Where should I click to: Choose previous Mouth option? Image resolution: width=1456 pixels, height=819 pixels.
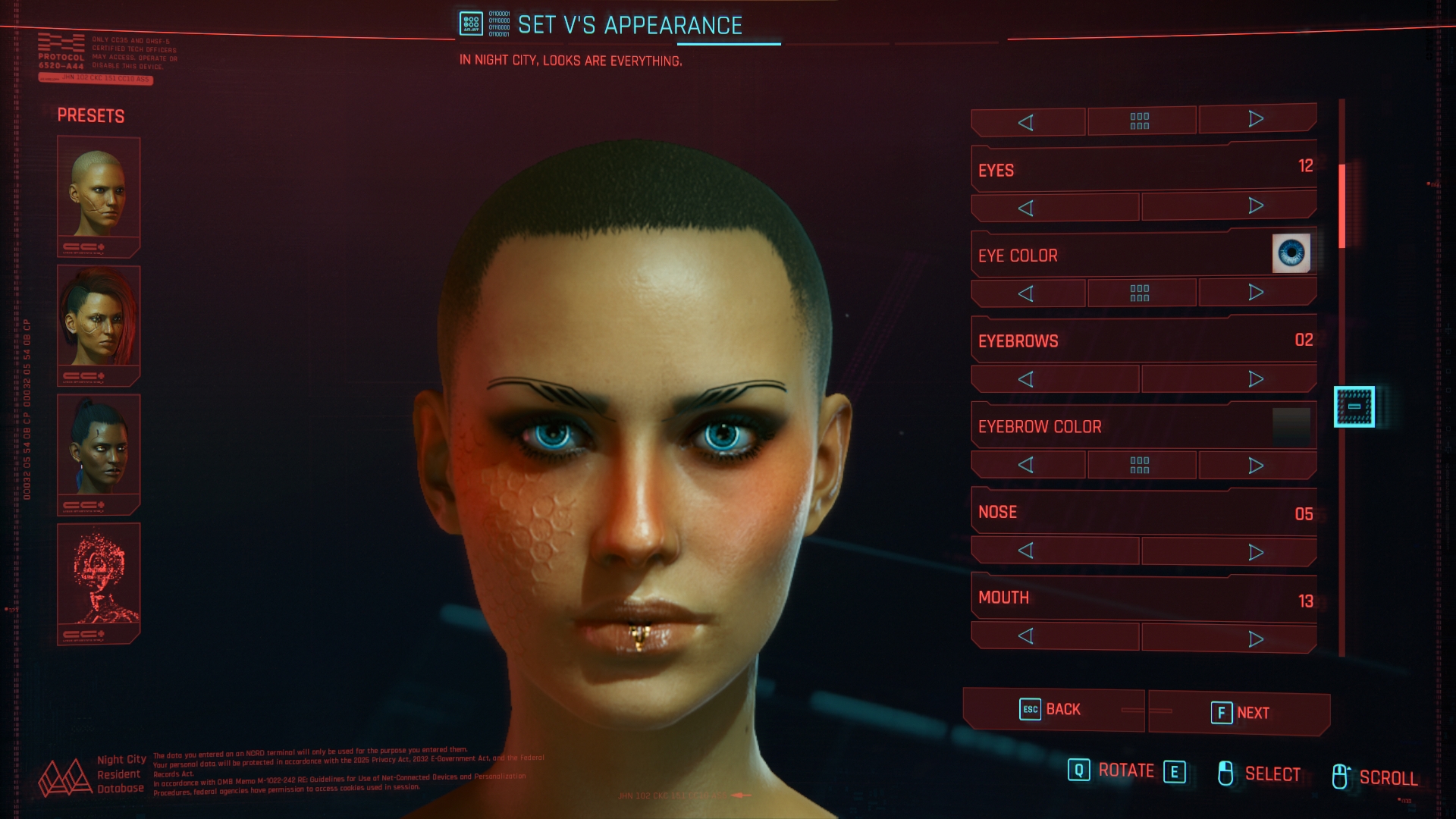click(x=1026, y=636)
